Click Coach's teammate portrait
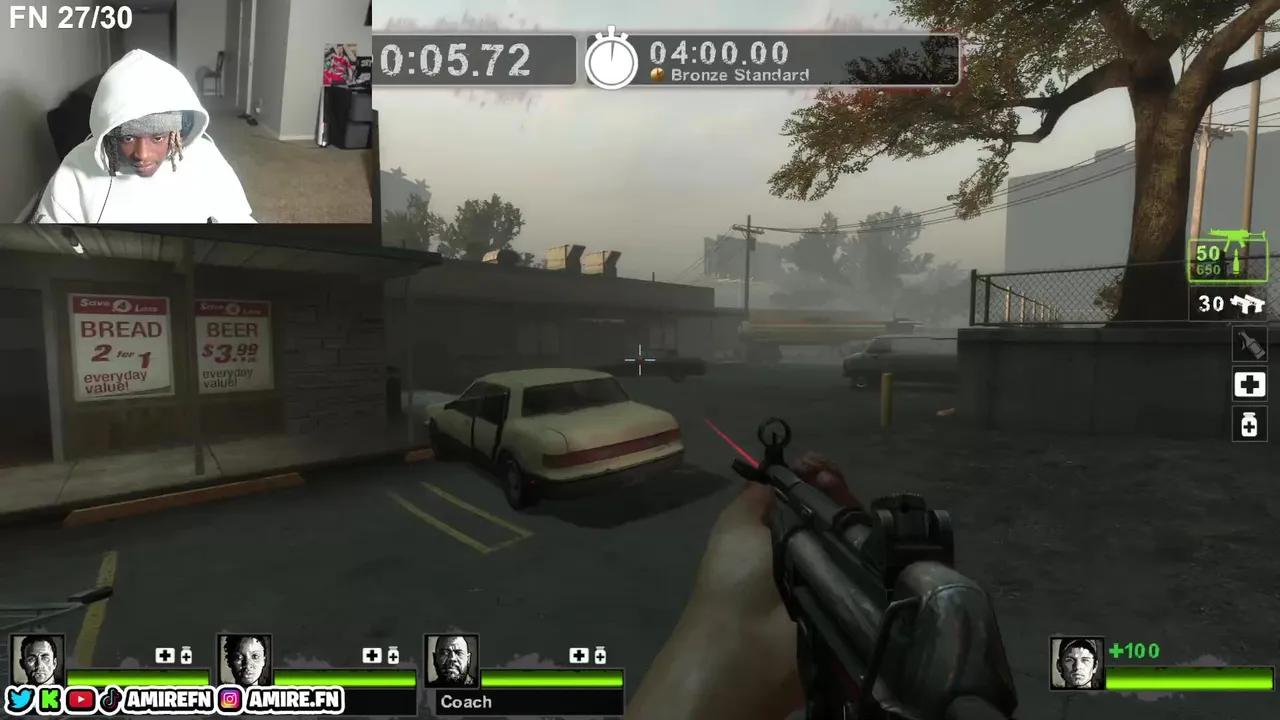 click(451, 660)
